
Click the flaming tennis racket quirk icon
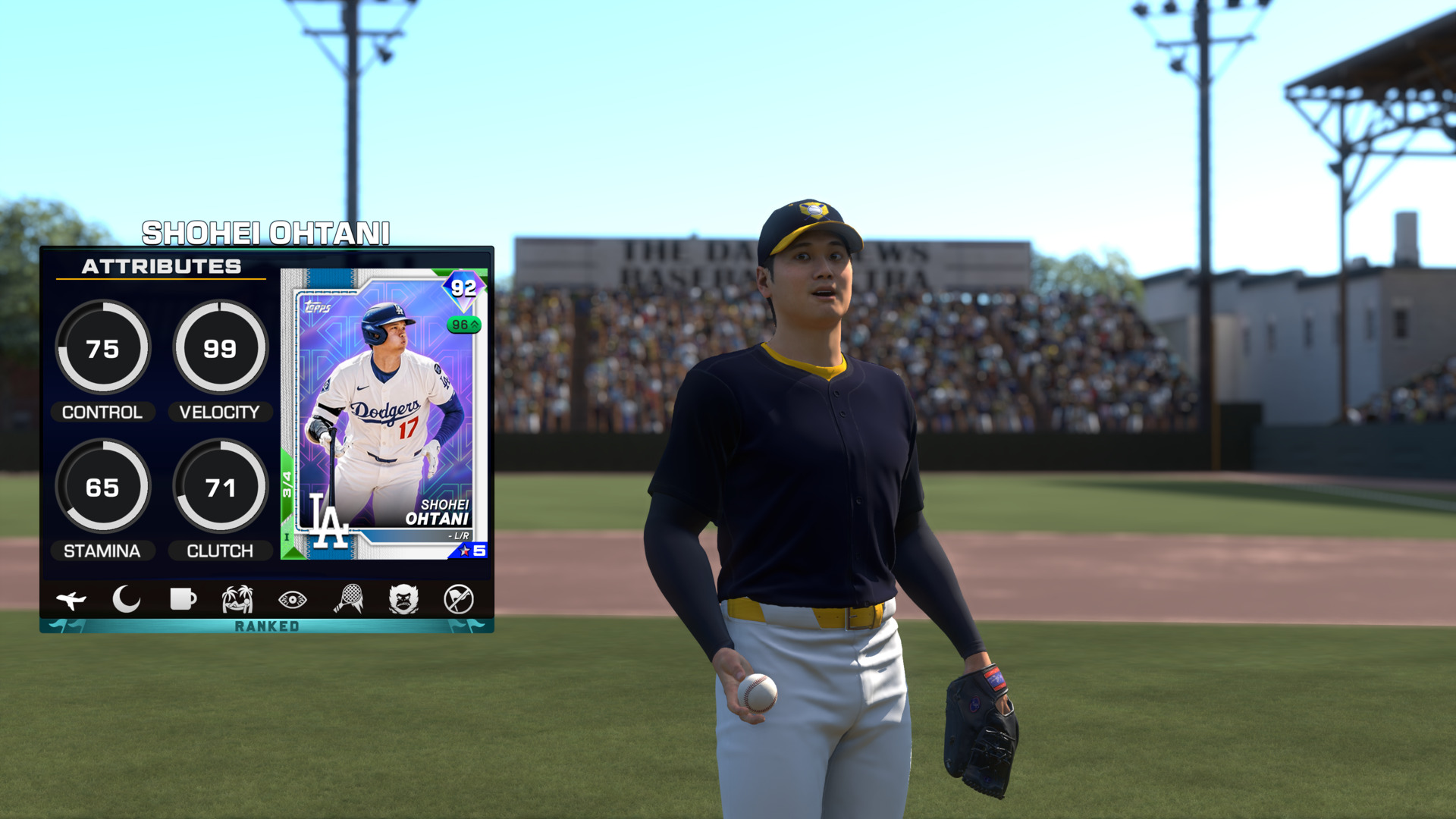pos(349,599)
